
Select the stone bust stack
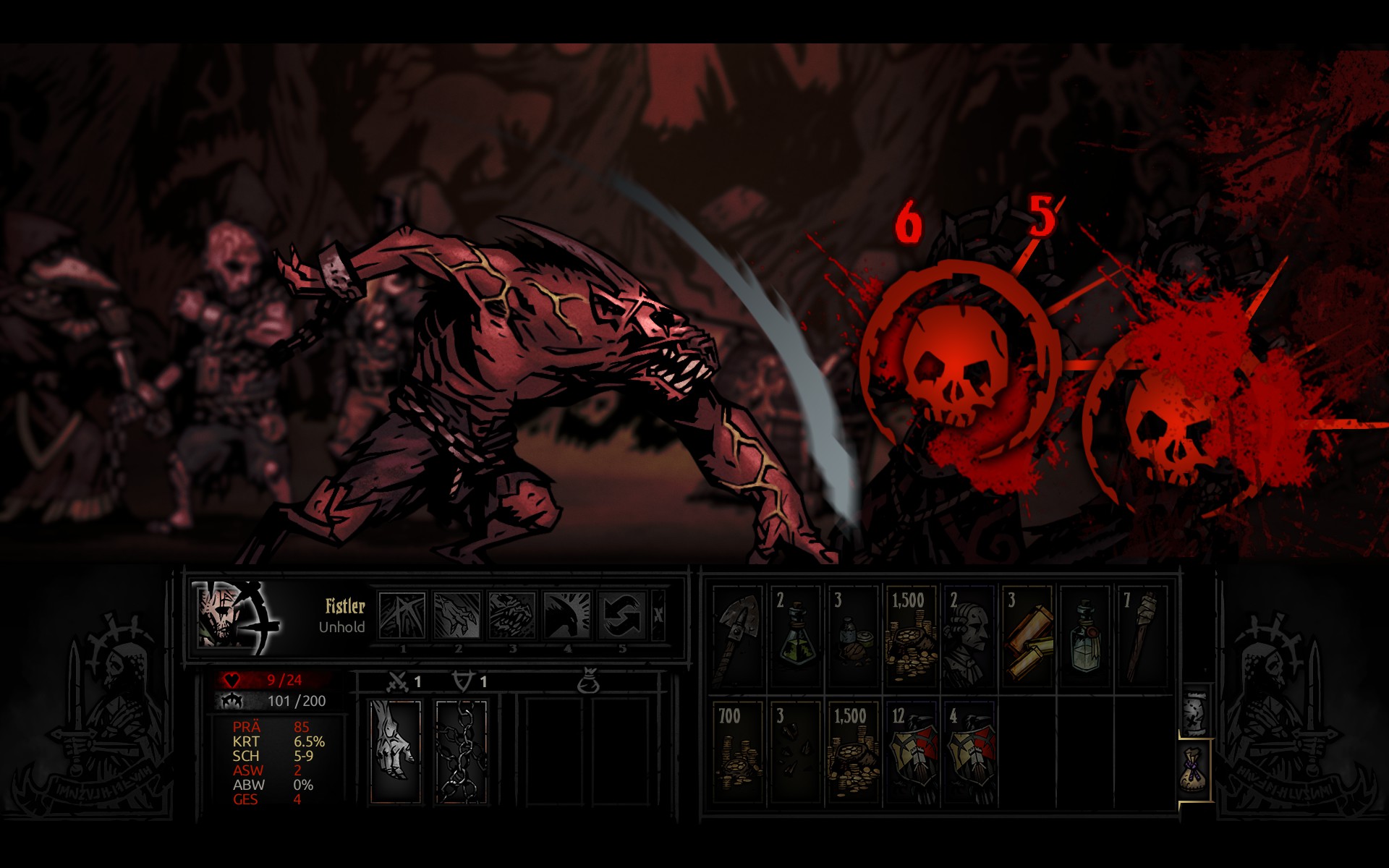969,637
